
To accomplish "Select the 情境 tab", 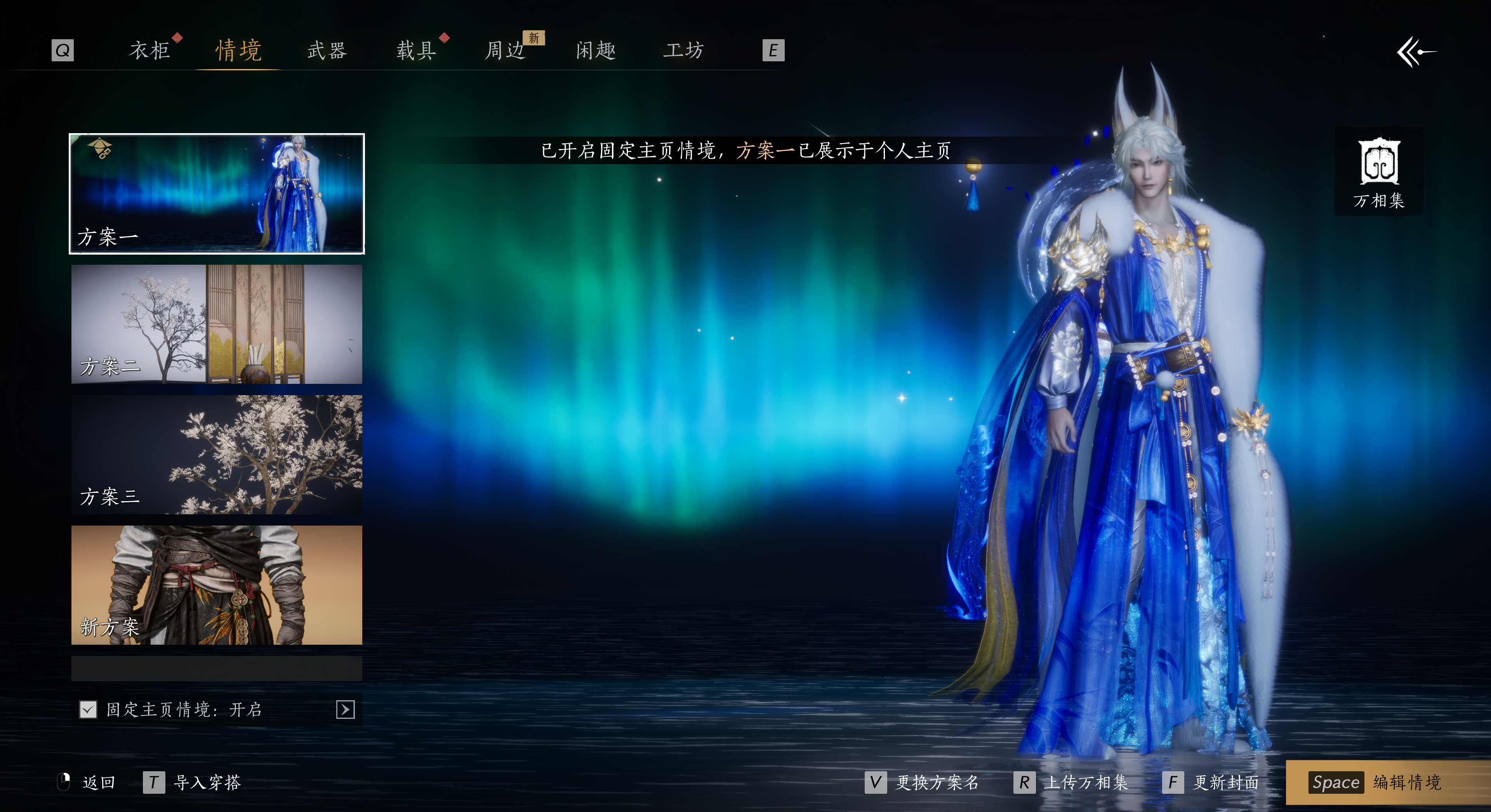I will tap(238, 51).
